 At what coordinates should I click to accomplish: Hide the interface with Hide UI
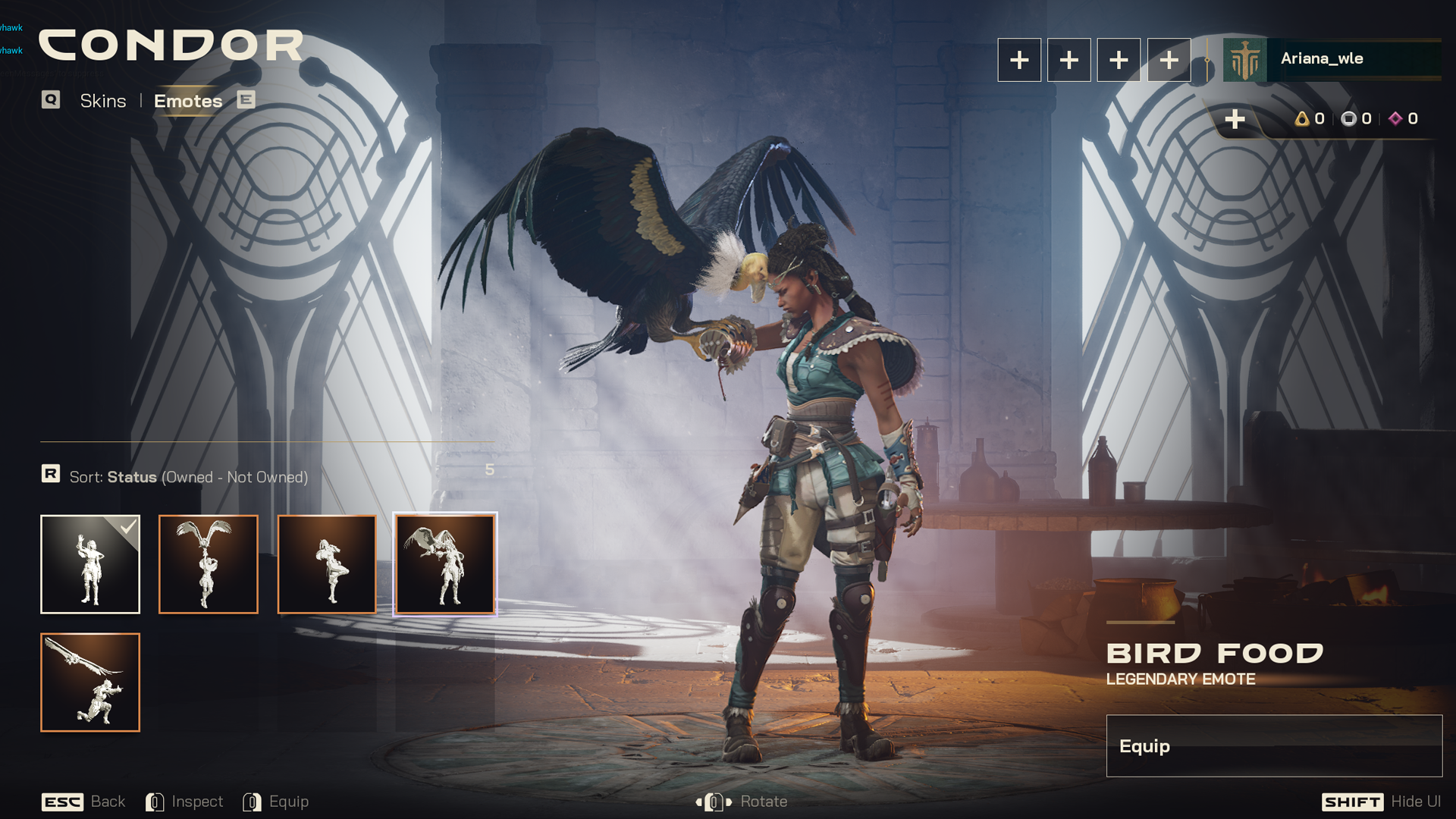pyautogui.click(x=1381, y=802)
